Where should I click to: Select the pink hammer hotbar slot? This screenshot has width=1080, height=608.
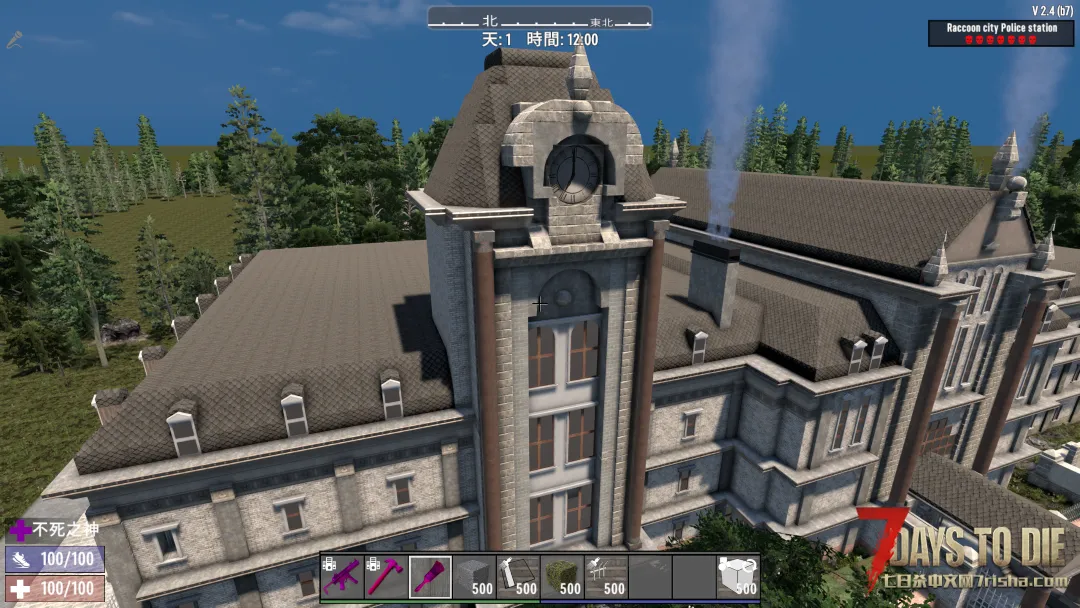[x=385, y=577]
